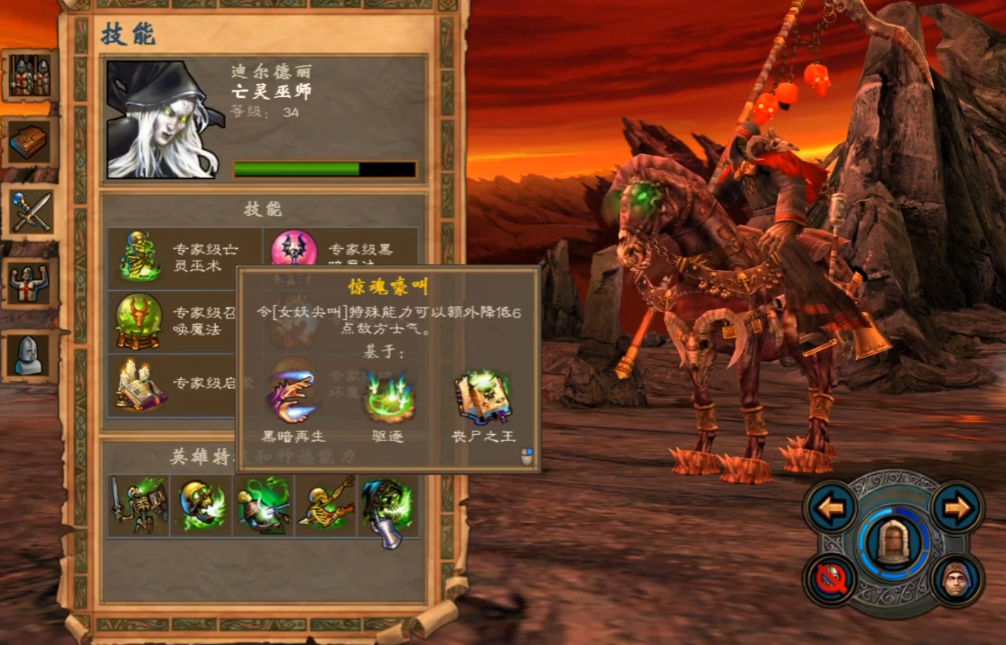
Task: Click the hero portrait of the necromancer
Action: pyautogui.click(x=162, y=120)
